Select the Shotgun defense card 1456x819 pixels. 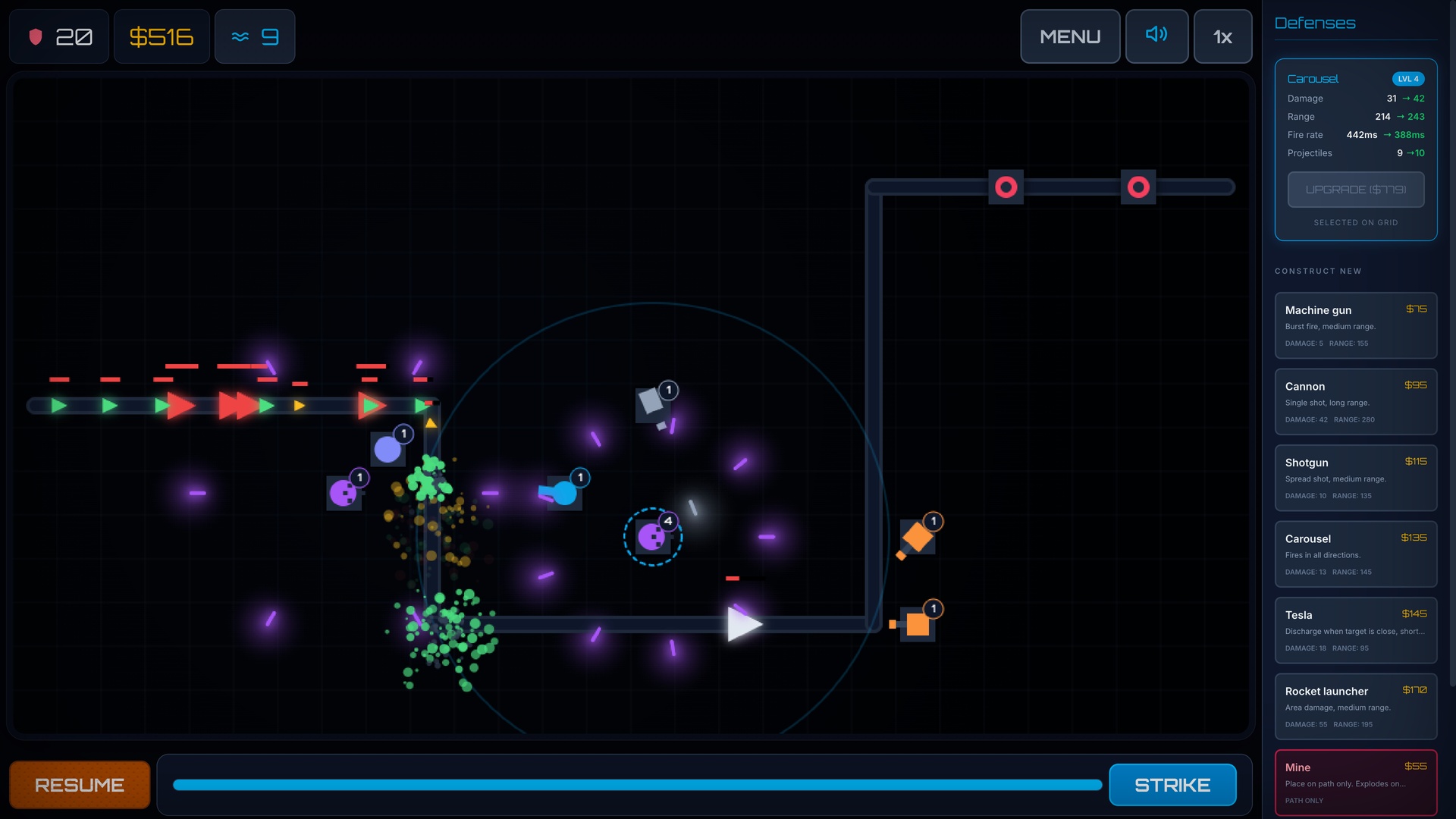(x=1356, y=478)
